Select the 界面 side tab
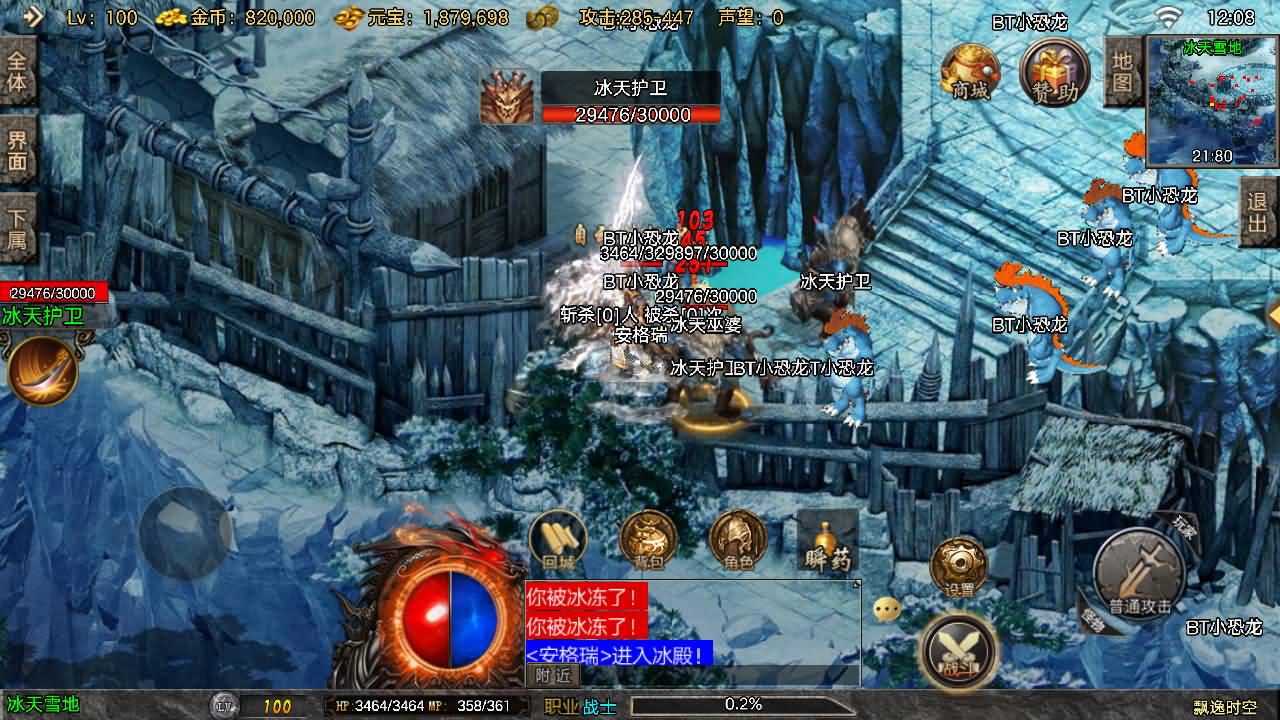The height and width of the screenshot is (720, 1280). click(17, 150)
